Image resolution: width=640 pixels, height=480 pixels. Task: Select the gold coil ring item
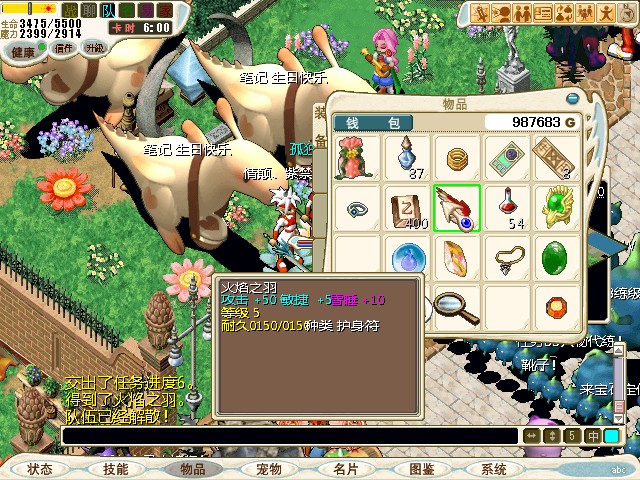[x=457, y=158]
